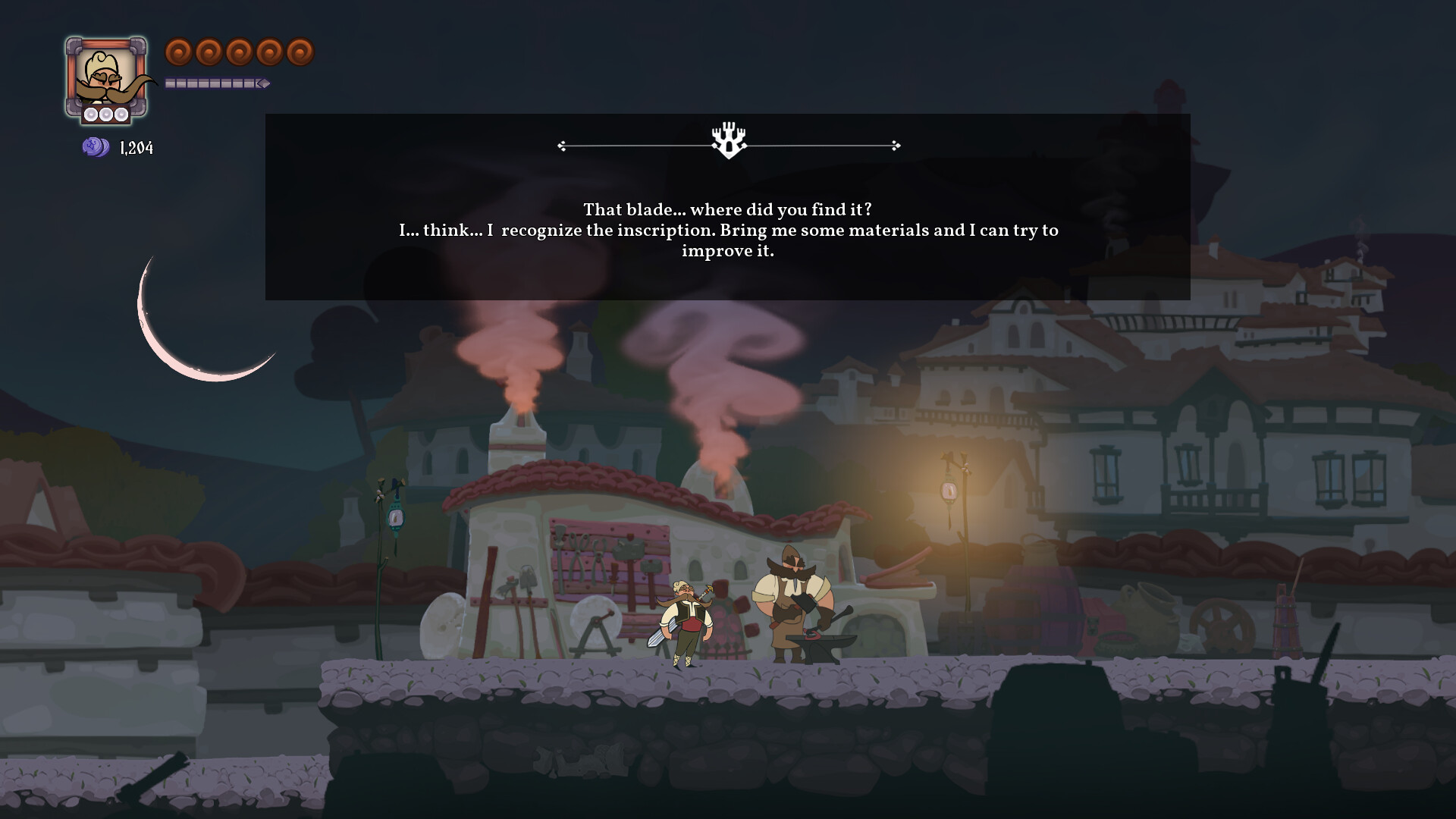Click the arrow tip ending the stamina bar
This screenshot has height=819, width=1456.
(265, 83)
